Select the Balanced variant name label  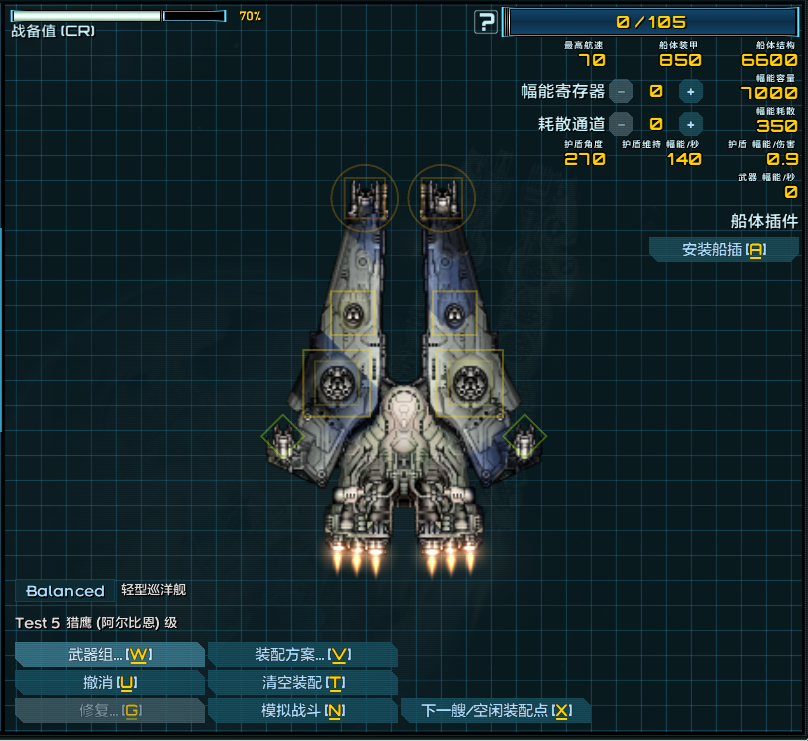[65, 591]
